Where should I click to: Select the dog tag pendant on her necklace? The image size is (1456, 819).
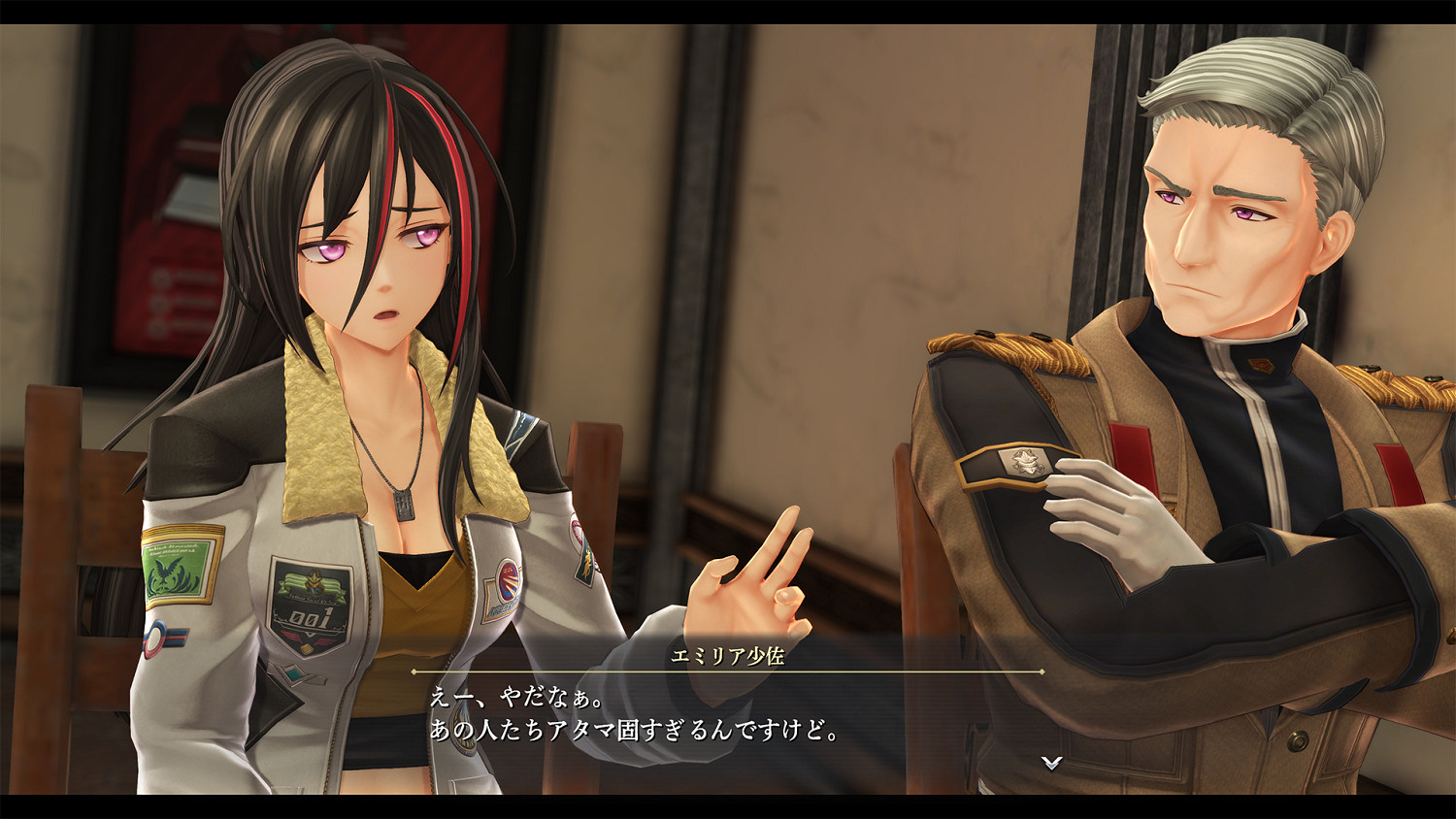404,503
